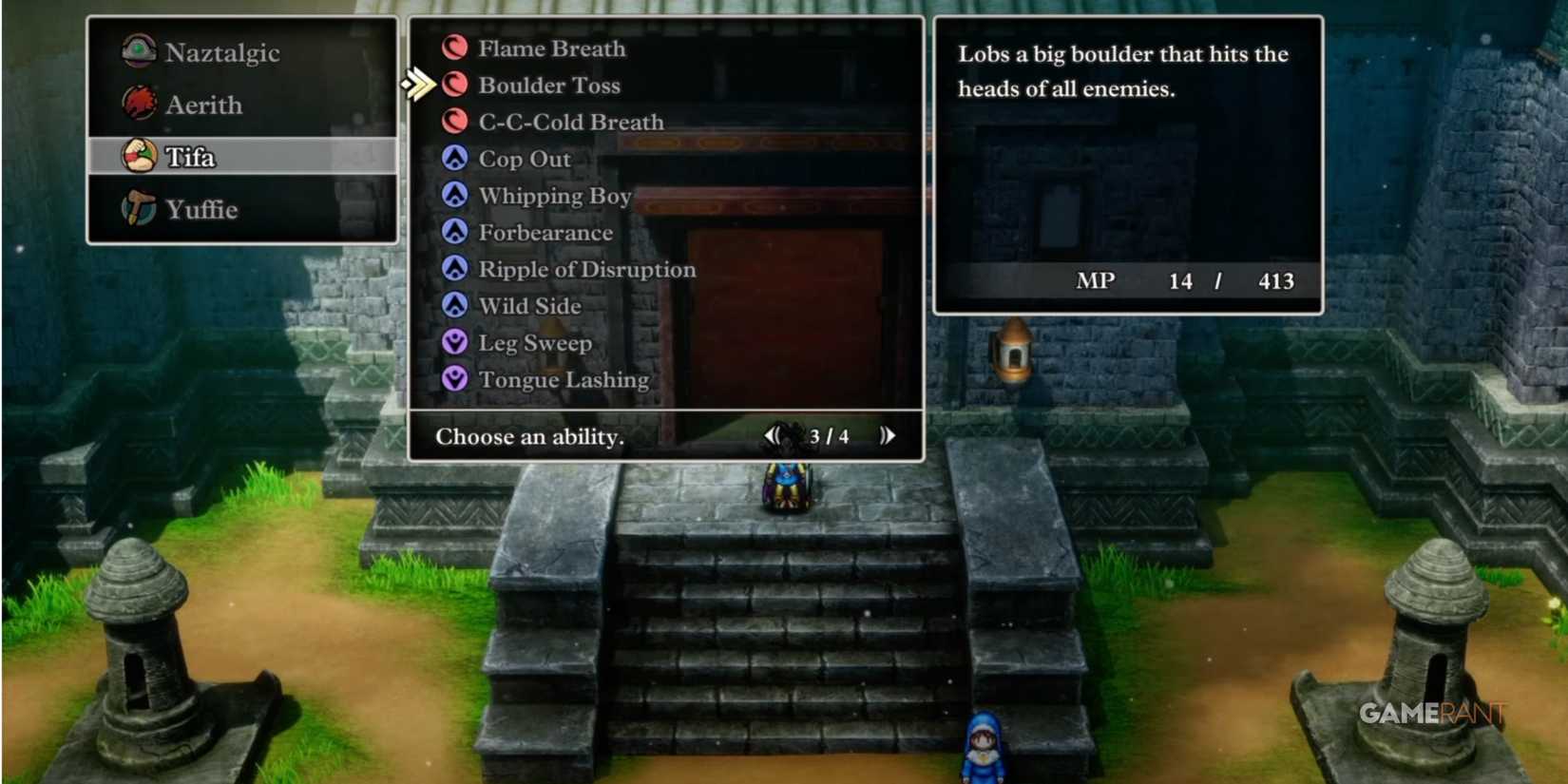Click Tifa's portrait icon
1568x784 pixels.
click(x=138, y=158)
